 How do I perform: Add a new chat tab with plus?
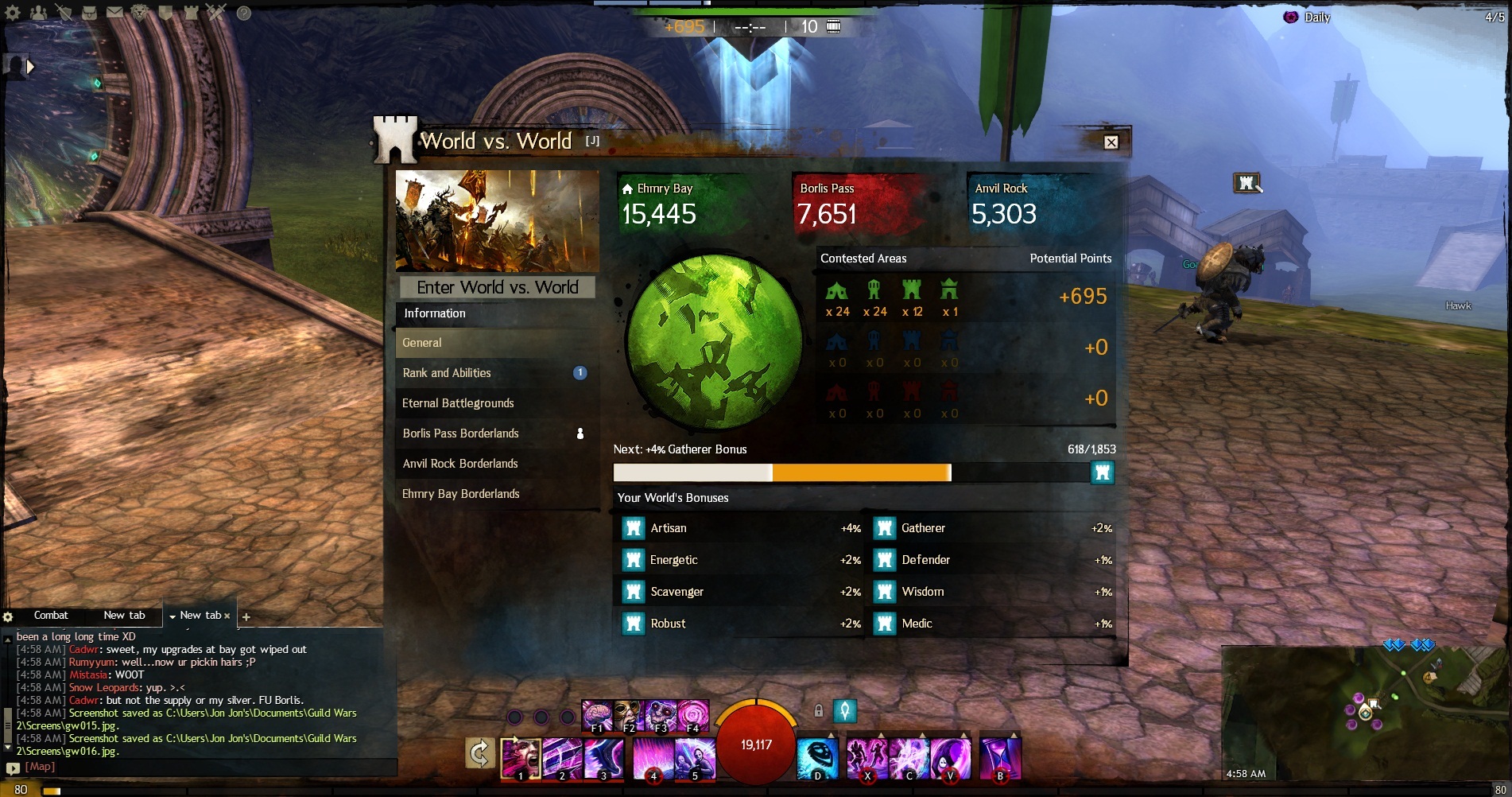click(246, 616)
